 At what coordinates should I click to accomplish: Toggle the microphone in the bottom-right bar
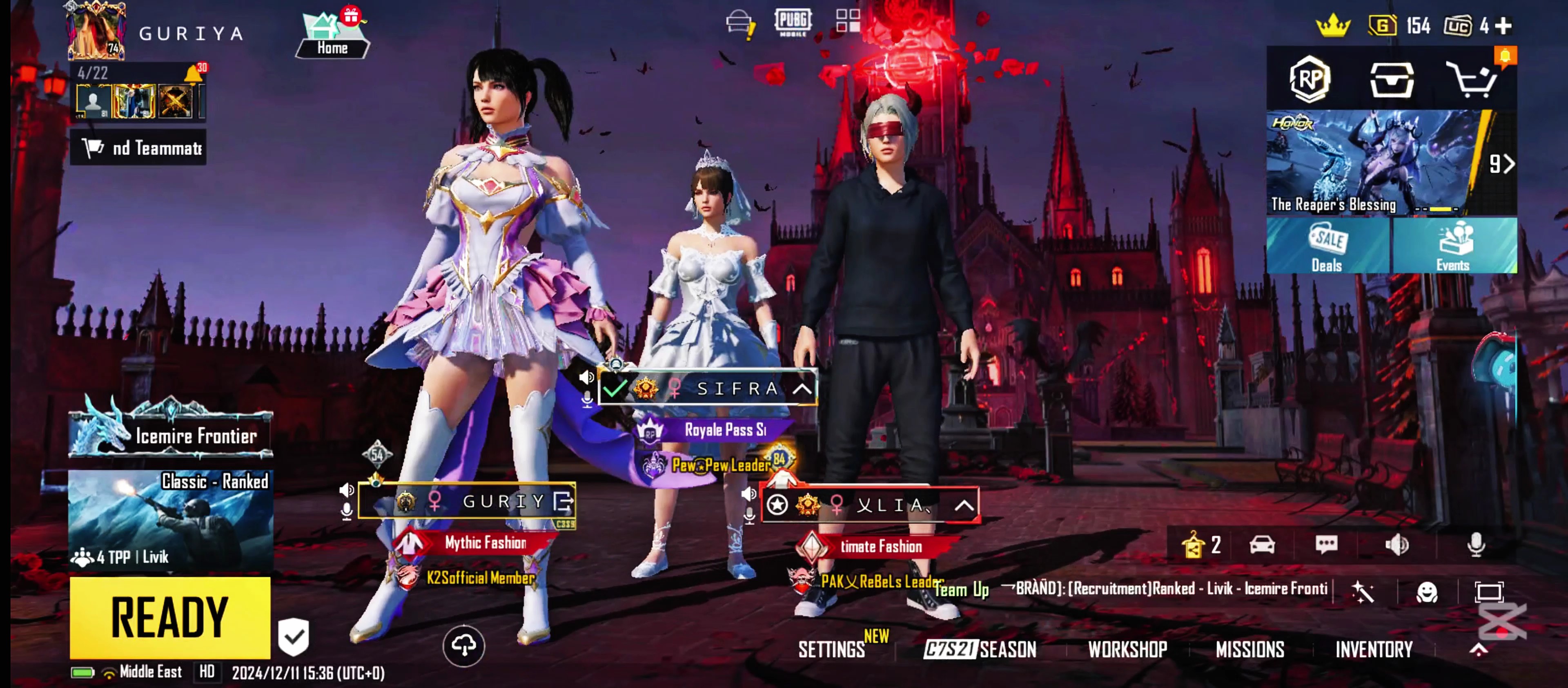pyautogui.click(x=1476, y=544)
